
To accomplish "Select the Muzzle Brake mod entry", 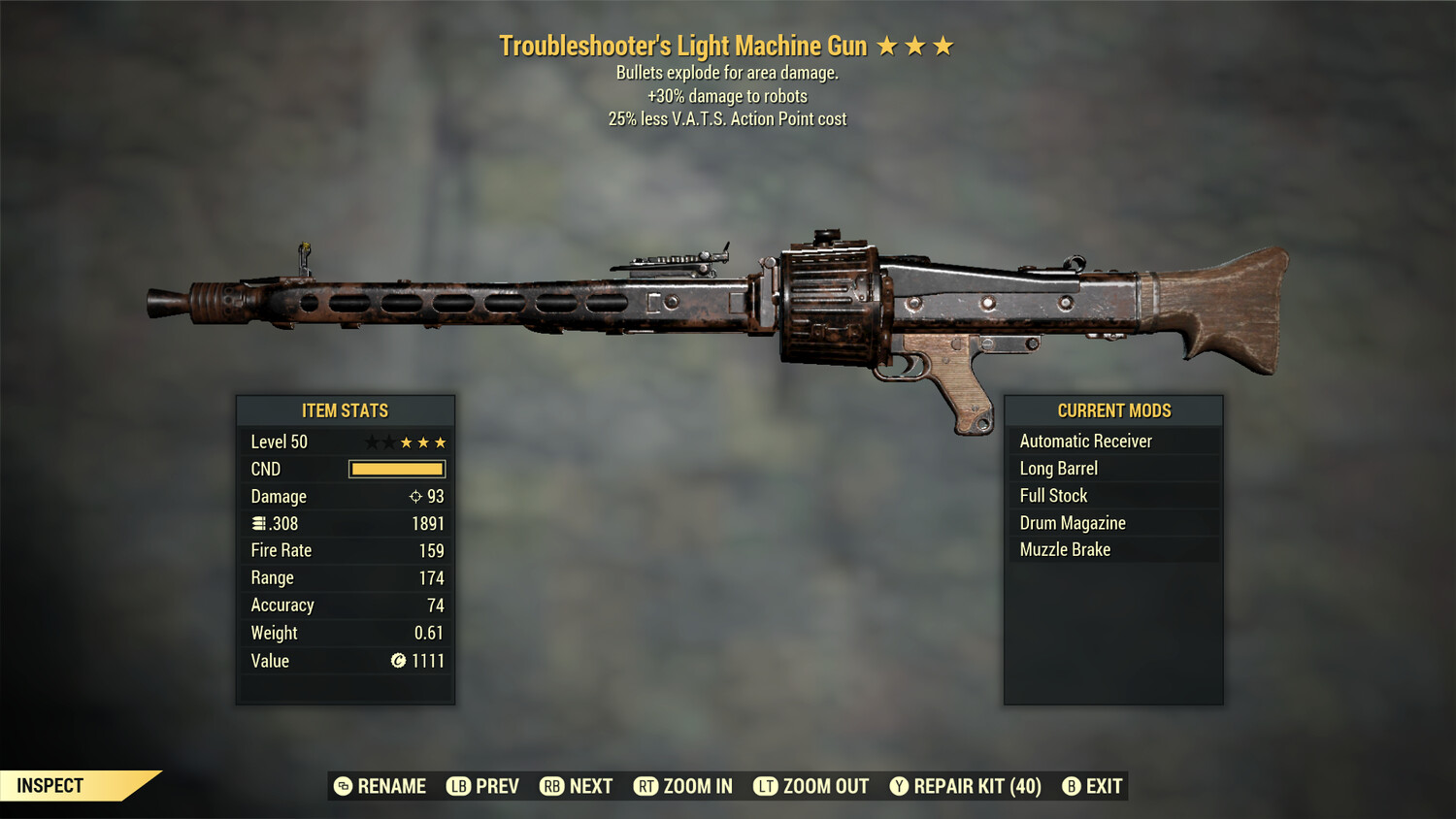I will [1065, 549].
